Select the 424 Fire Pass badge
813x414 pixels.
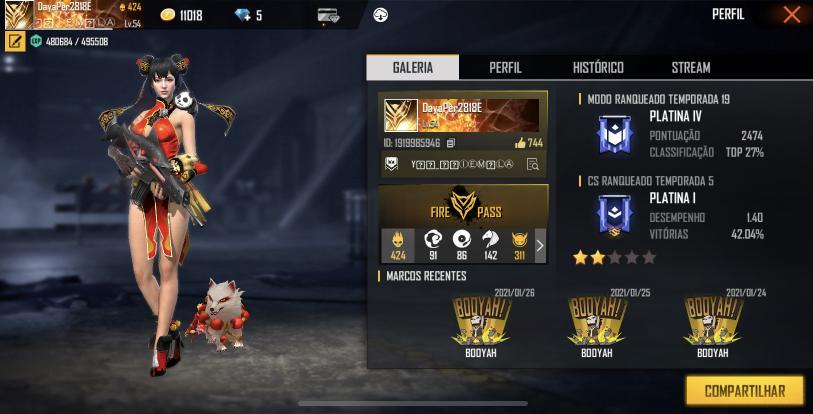click(398, 245)
